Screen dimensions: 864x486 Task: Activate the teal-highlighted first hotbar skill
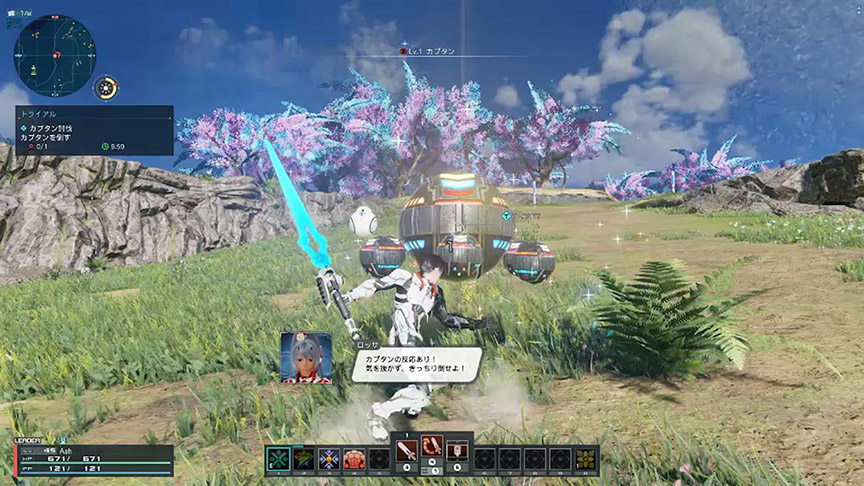pos(279,459)
